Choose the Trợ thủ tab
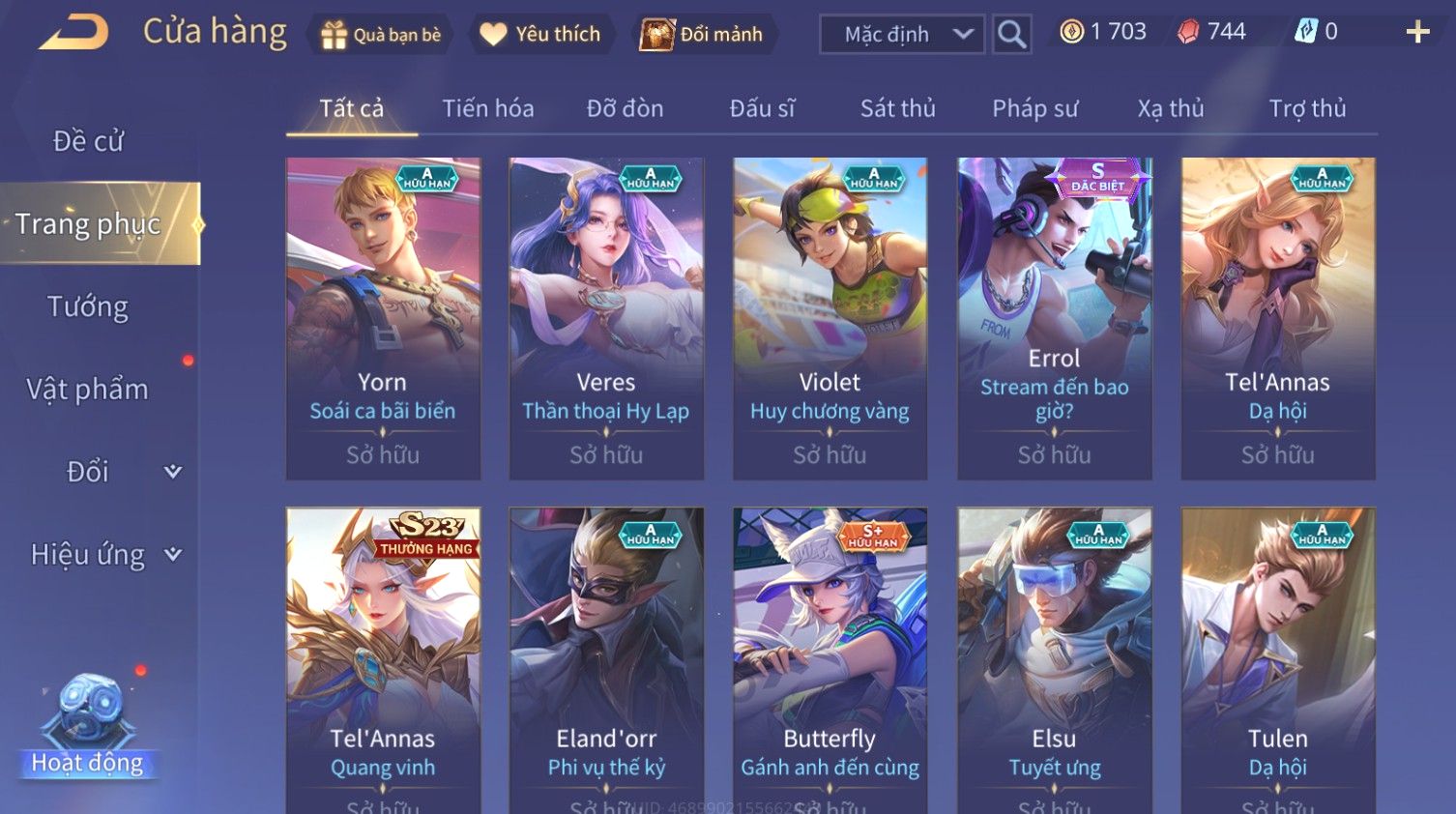1456x814 pixels. 1307,108
